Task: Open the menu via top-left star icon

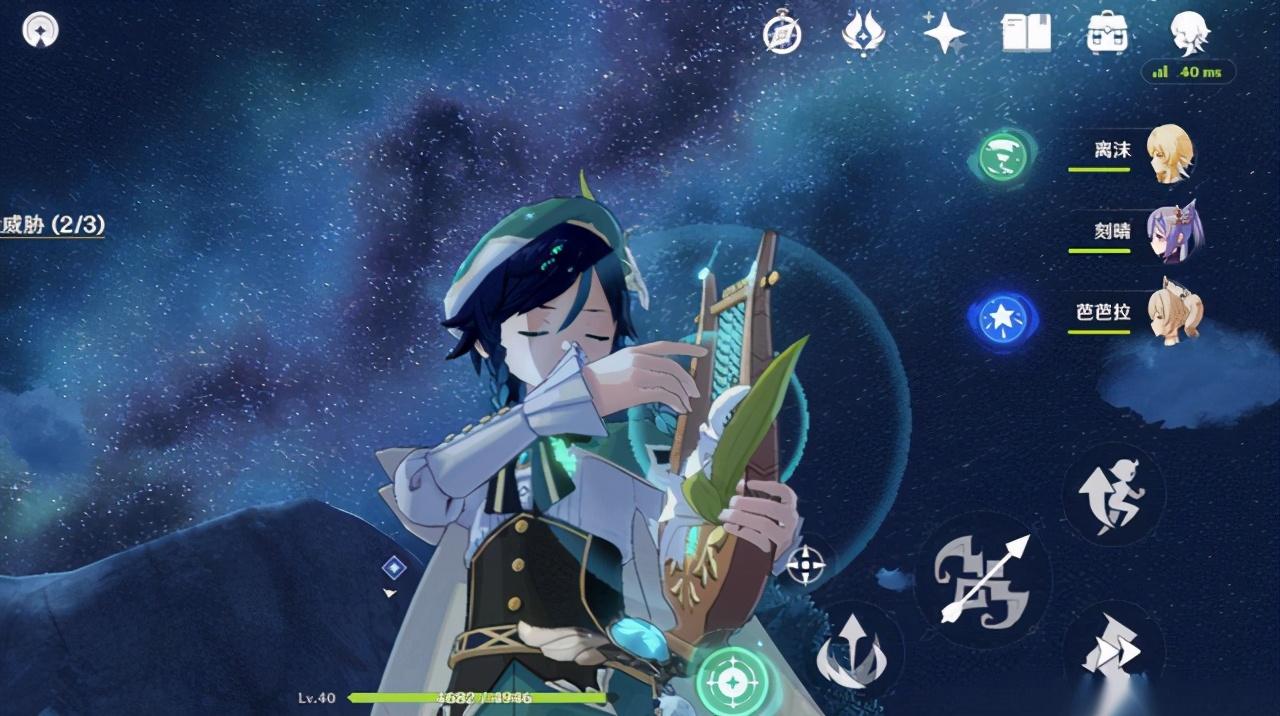Action: (x=40, y=30)
